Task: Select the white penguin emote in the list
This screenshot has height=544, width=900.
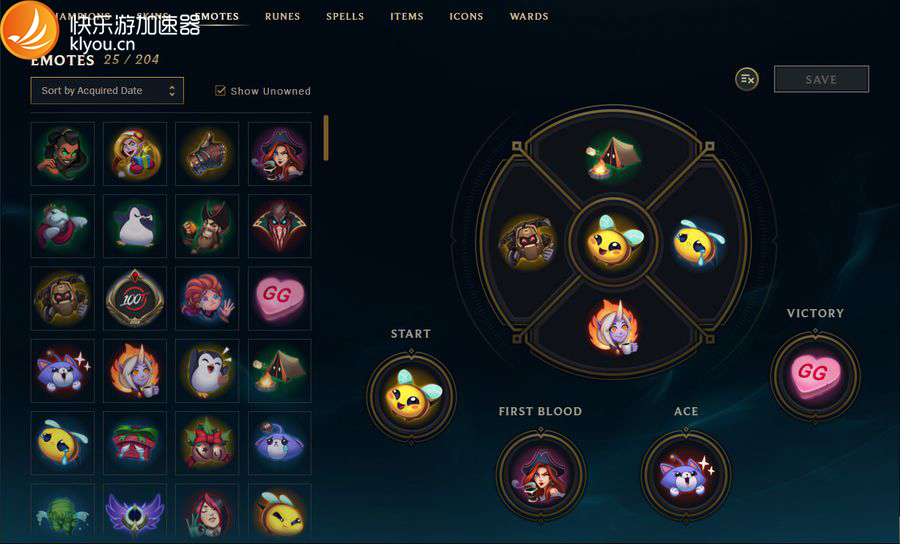Action: click(135, 226)
